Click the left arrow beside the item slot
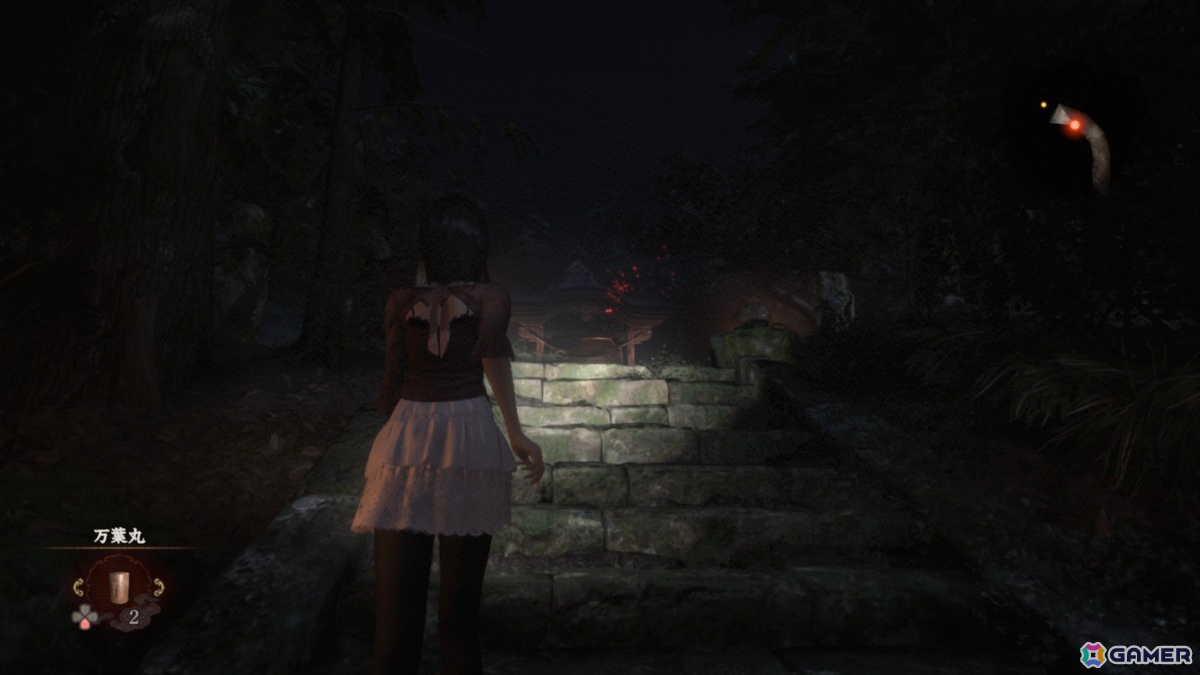 point(77,587)
